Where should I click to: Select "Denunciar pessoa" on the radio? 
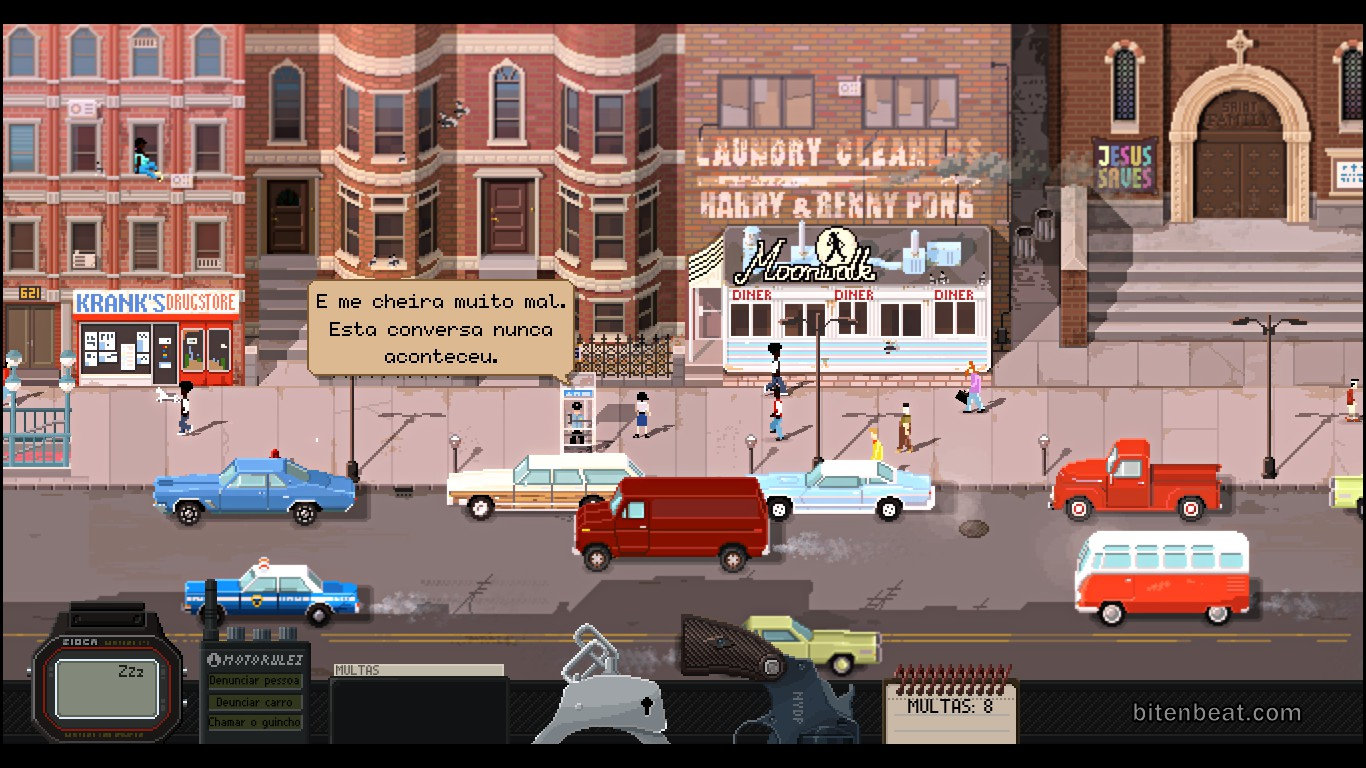254,681
